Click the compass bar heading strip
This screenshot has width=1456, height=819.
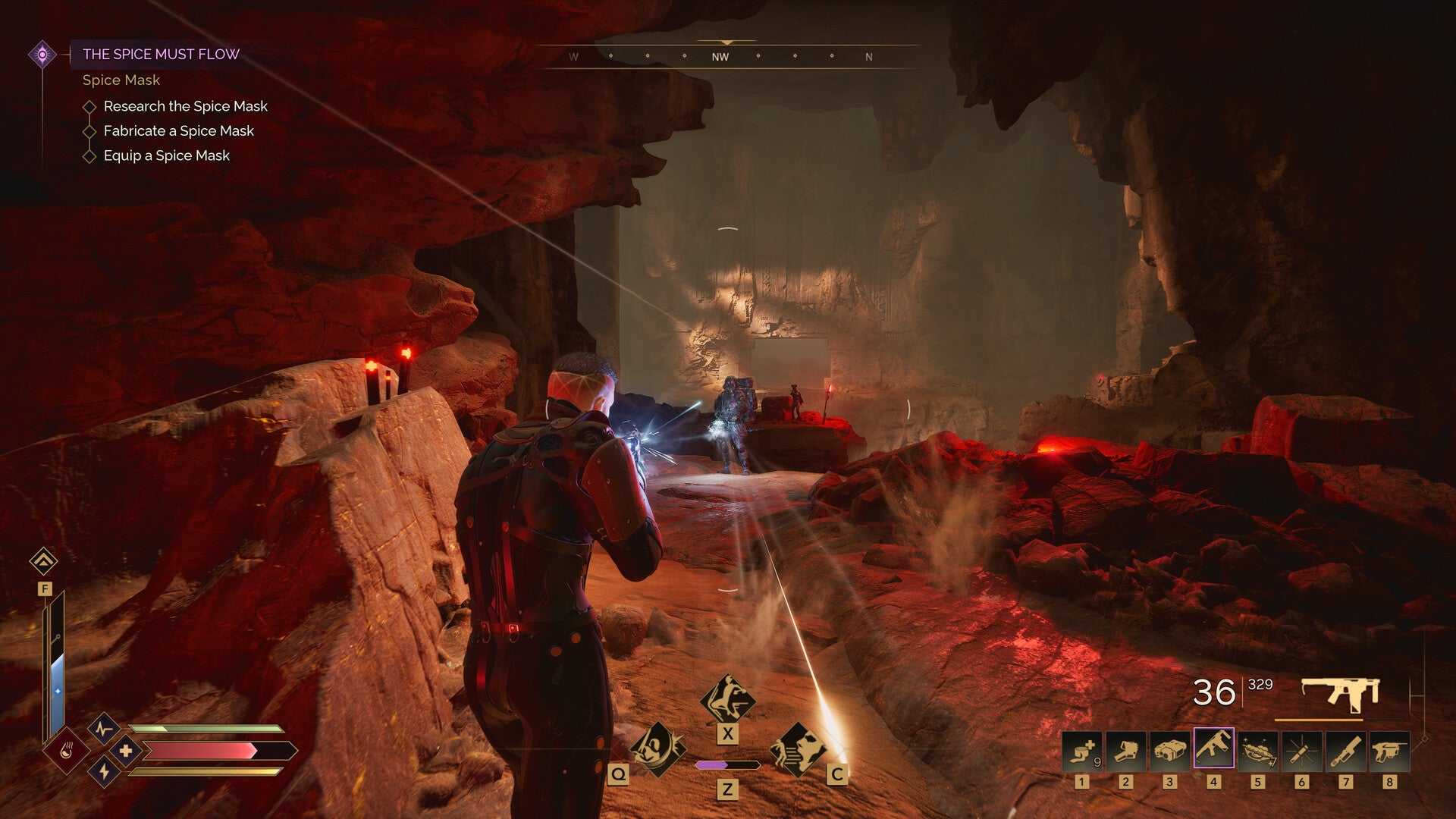[726, 56]
